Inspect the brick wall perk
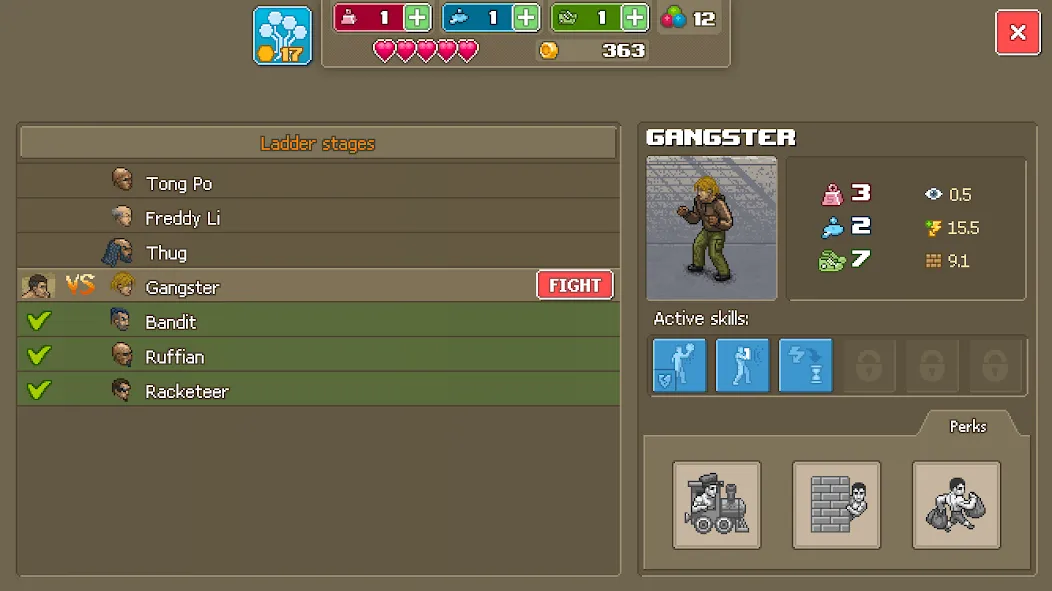The width and height of the screenshot is (1052, 591). tap(836, 505)
